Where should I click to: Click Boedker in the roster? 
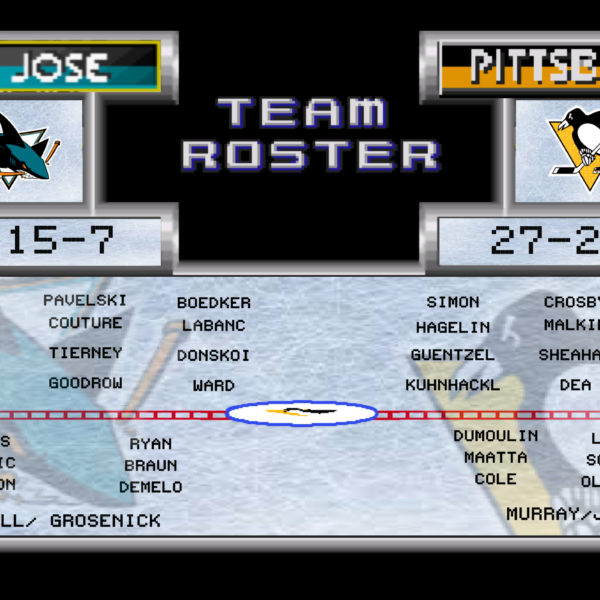pyautogui.click(x=214, y=303)
